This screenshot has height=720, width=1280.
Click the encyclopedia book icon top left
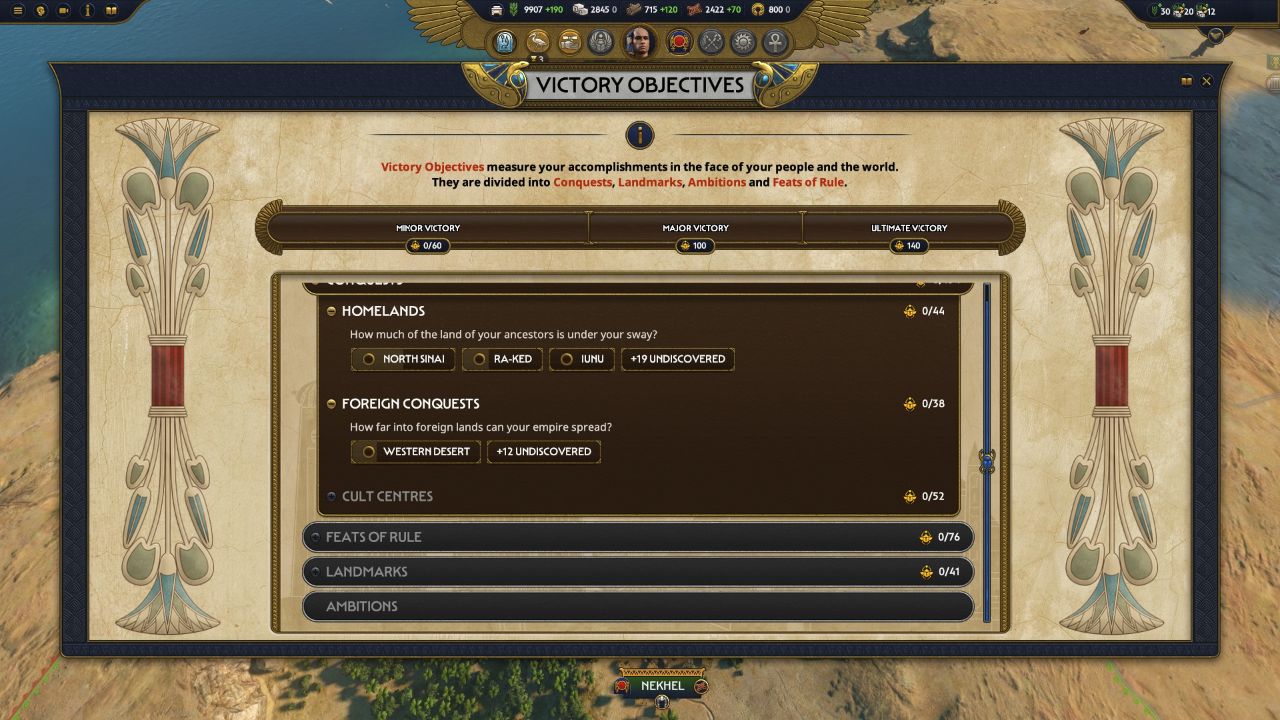112,11
